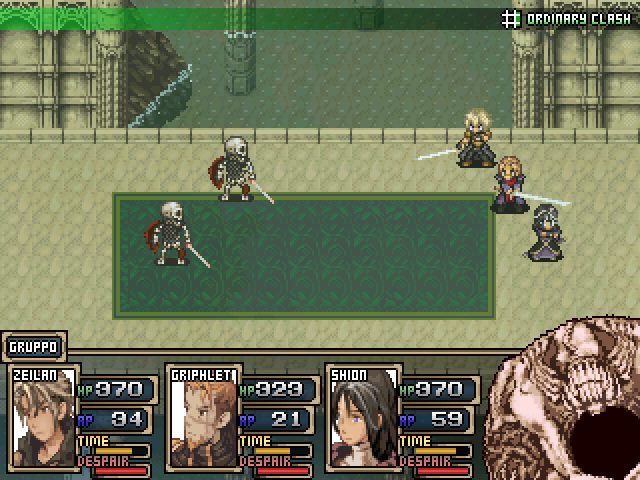This screenshot has width=640, height=480.
Task: Open the Gruppo party tab
Action: (x=34, y=347)
